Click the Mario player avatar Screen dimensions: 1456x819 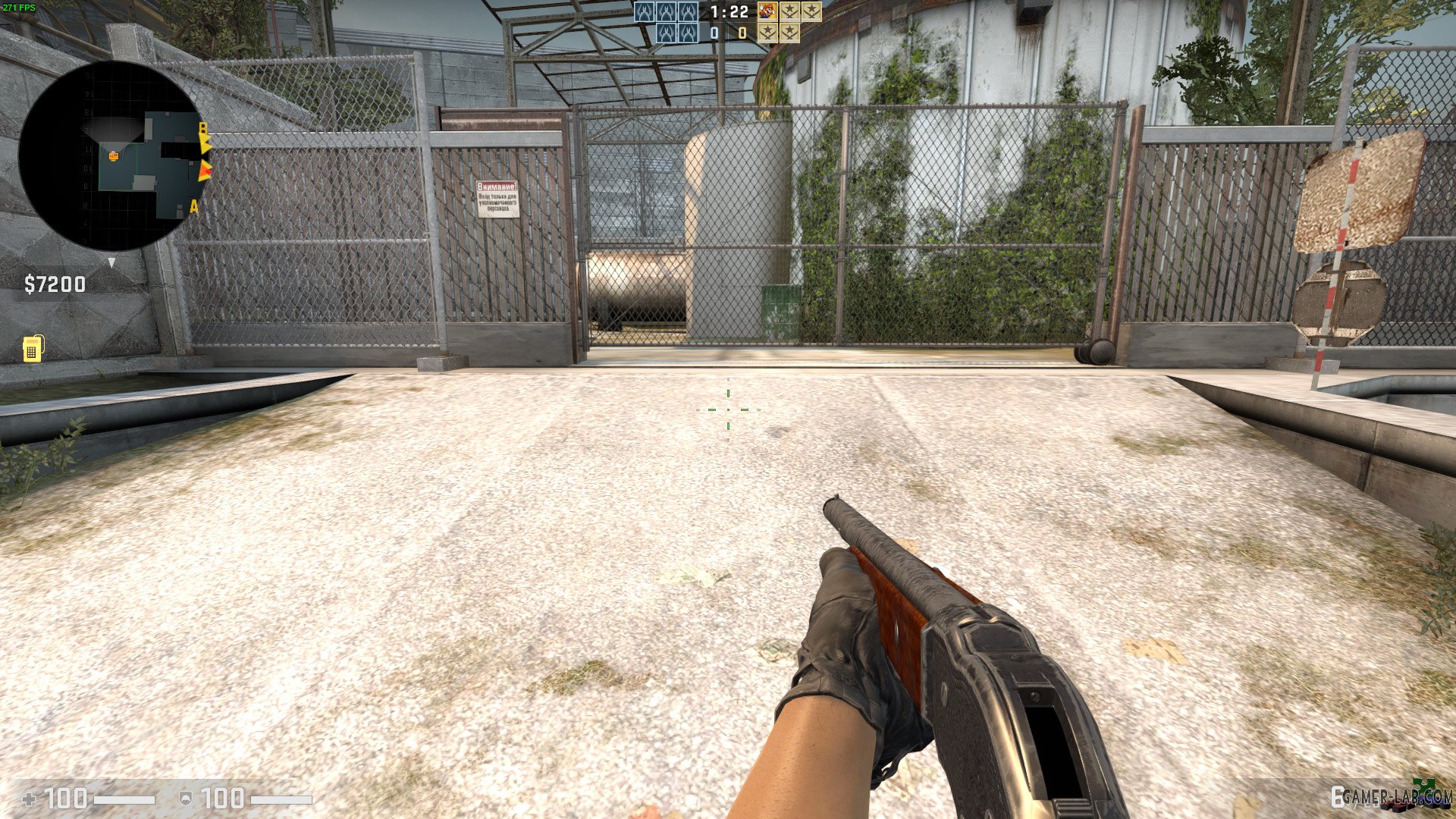(767, 12)
